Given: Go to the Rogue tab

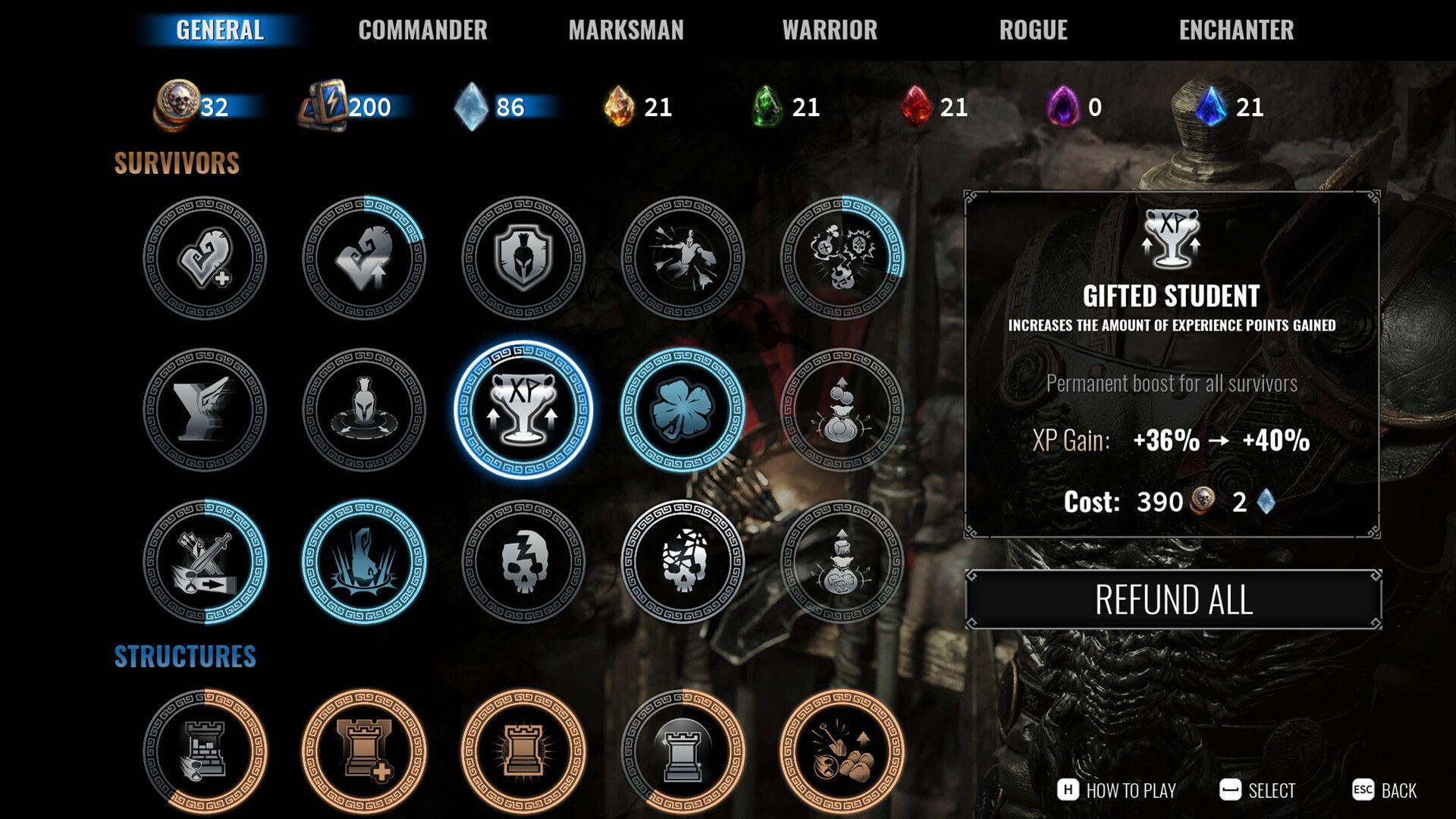Looking at the screenshot, I should tap(1033, 30).
